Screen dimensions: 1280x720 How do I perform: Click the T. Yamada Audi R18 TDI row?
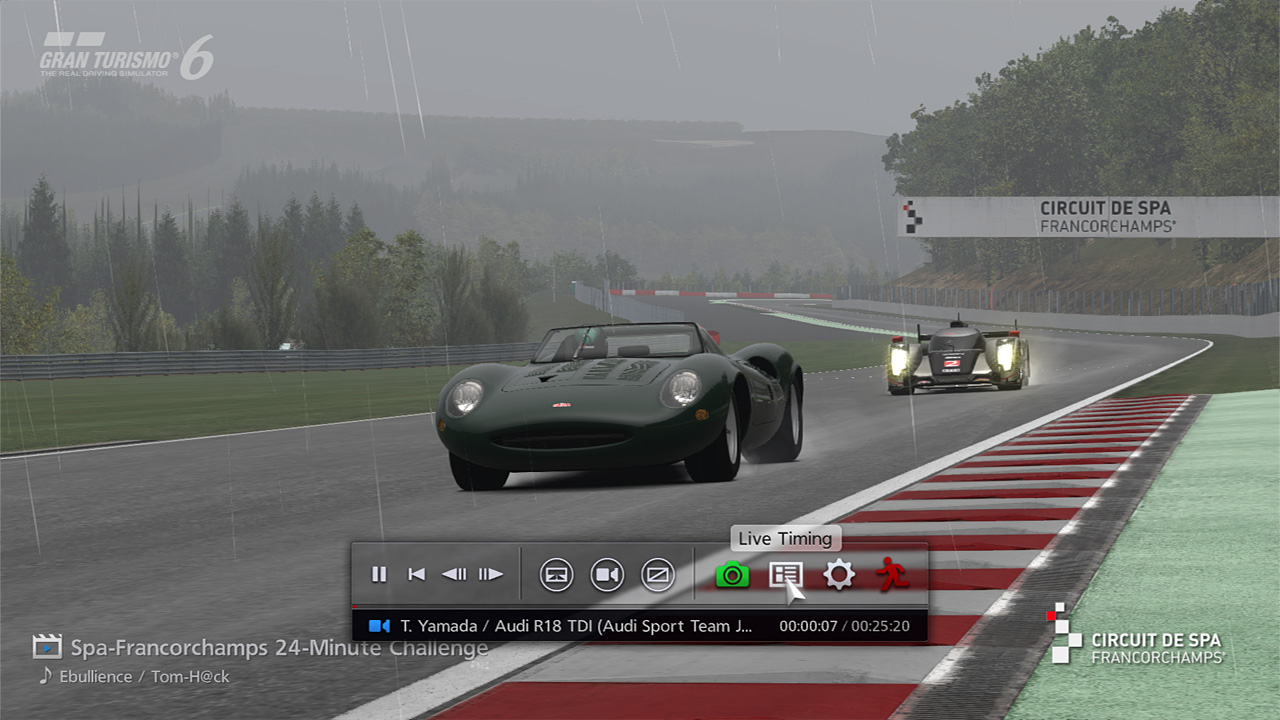click(640, 626)
